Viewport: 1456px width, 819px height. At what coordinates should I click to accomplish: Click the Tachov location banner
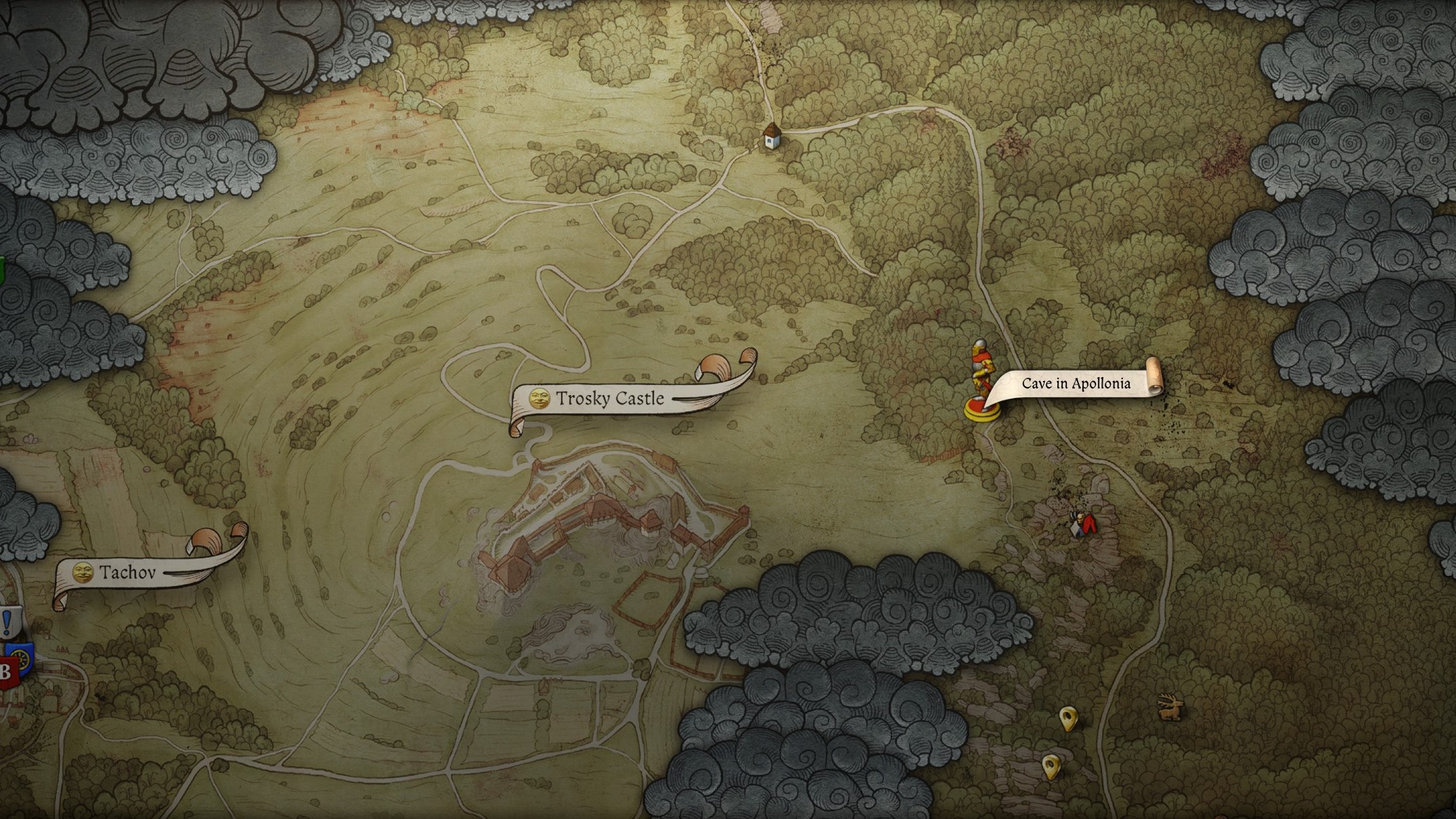pyautogui.click(x=127, y=573)
